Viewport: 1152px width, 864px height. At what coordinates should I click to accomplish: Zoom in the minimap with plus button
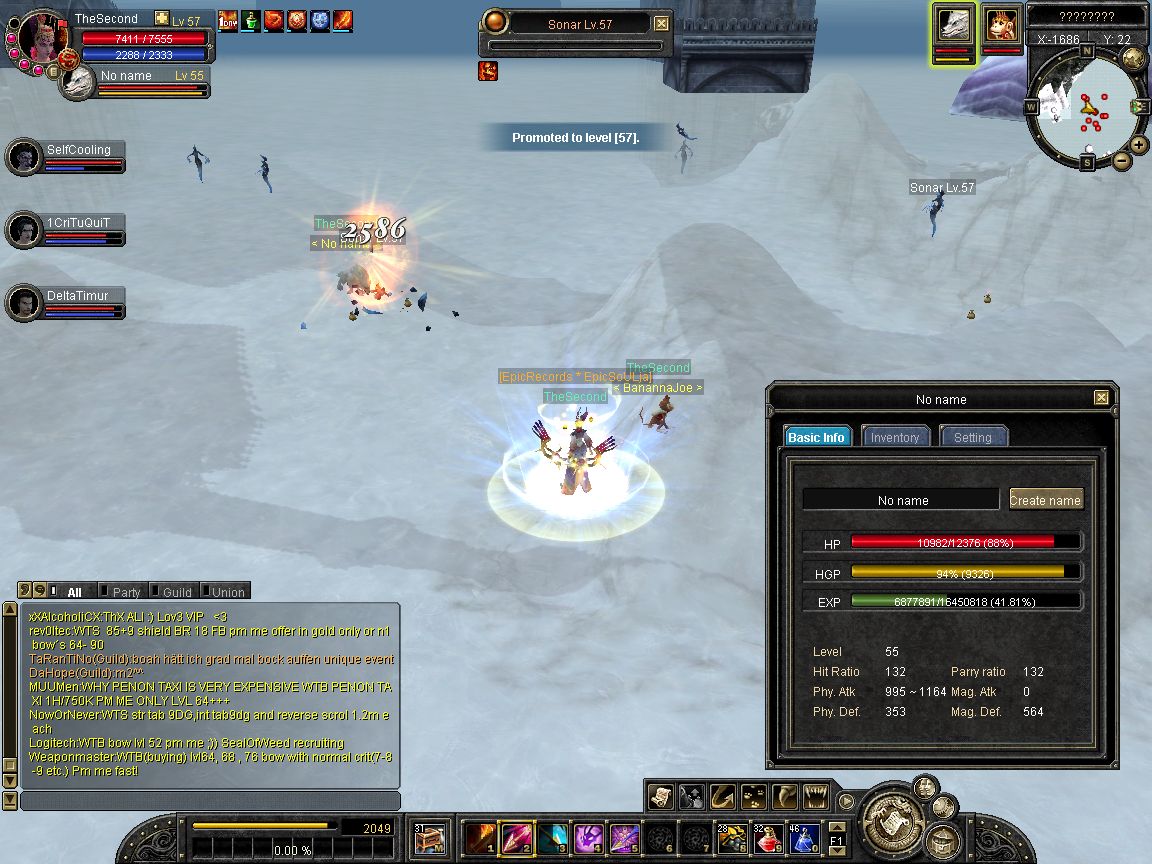coord(1139,145)
